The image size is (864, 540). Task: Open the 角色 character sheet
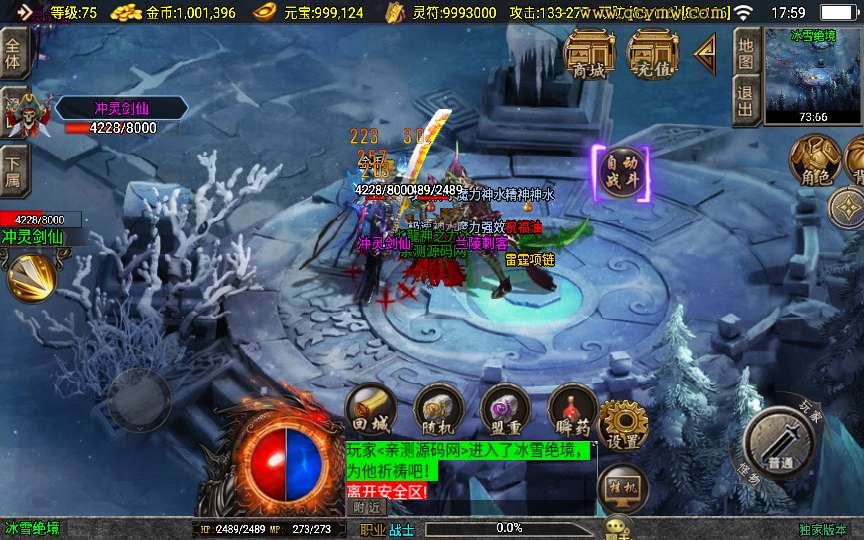click(814, 163)
